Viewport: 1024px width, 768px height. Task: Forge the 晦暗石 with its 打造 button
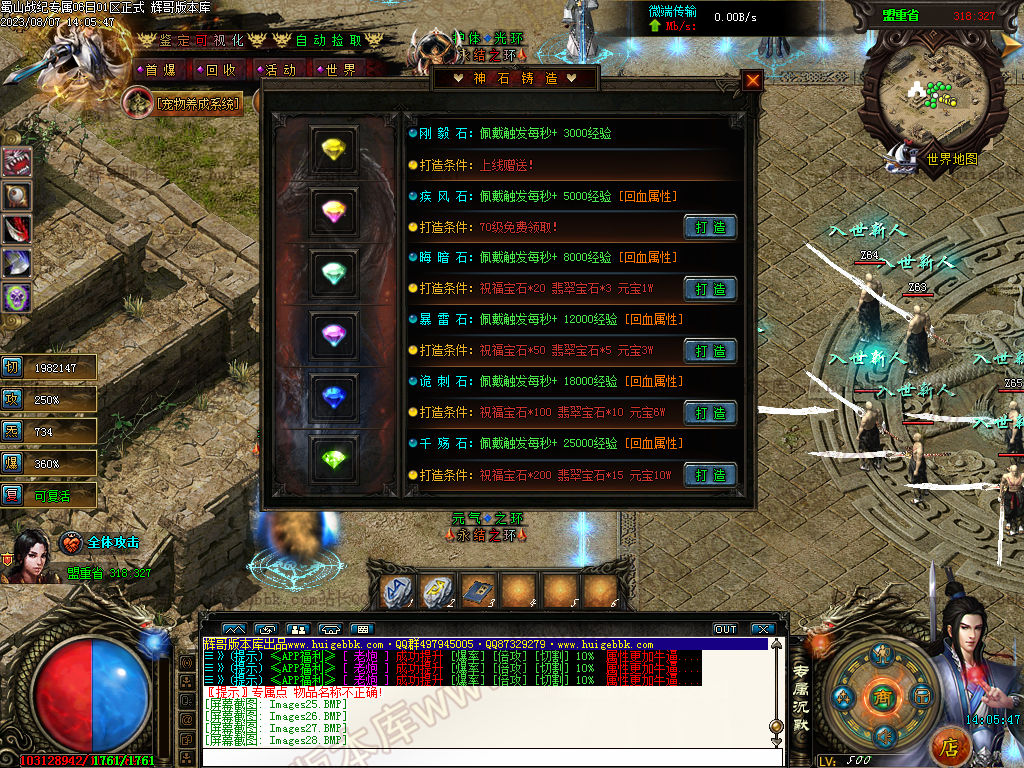click(710, 289)
